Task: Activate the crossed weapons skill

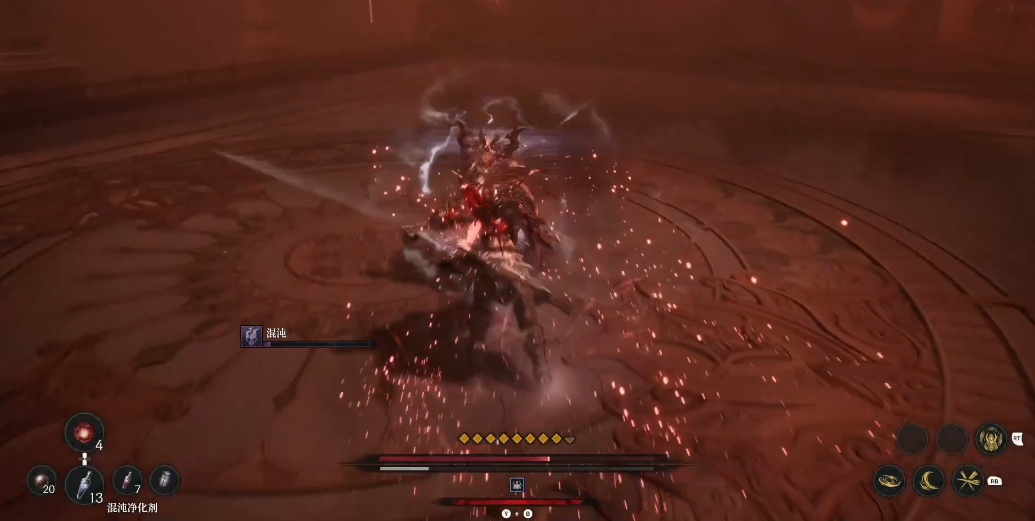Action: point(968,481)
